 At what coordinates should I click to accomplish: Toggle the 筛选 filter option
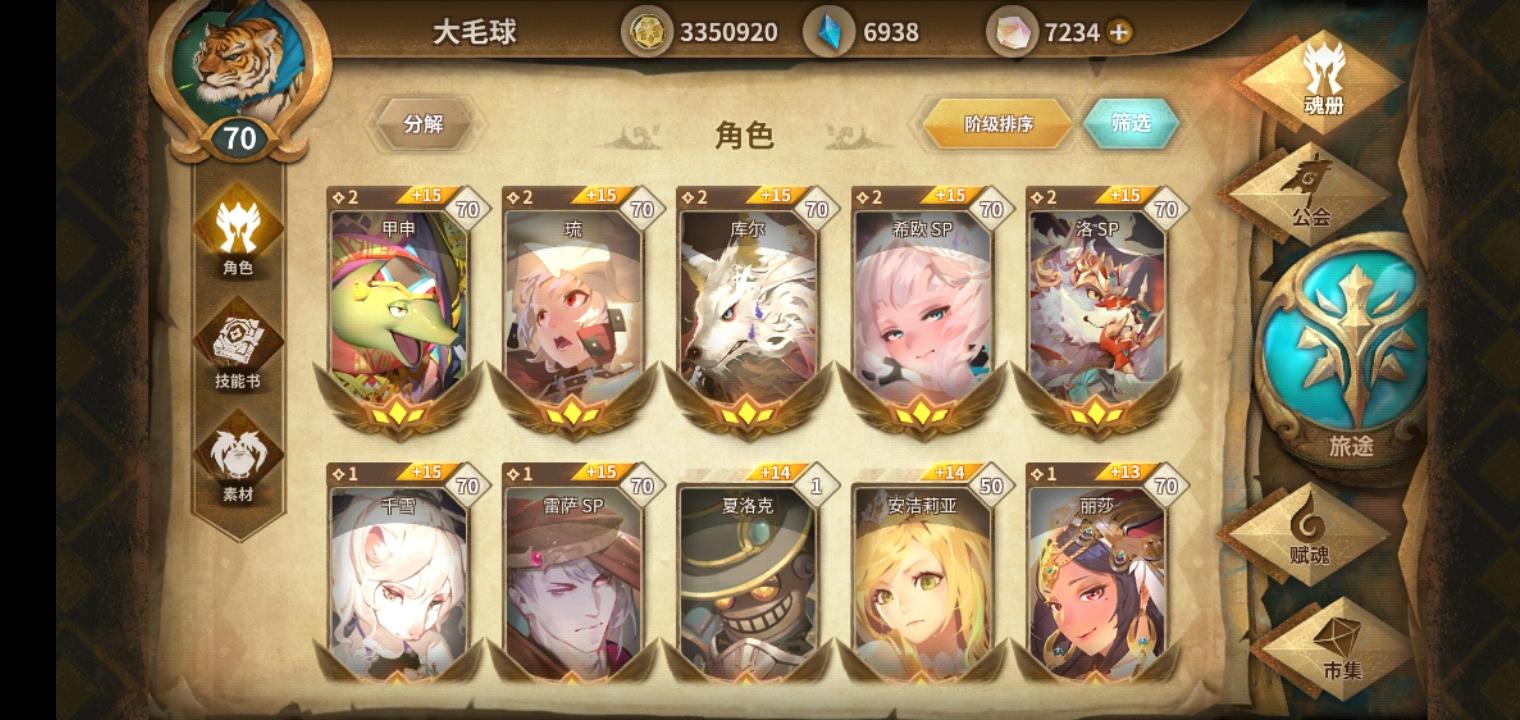point(1131,124)
